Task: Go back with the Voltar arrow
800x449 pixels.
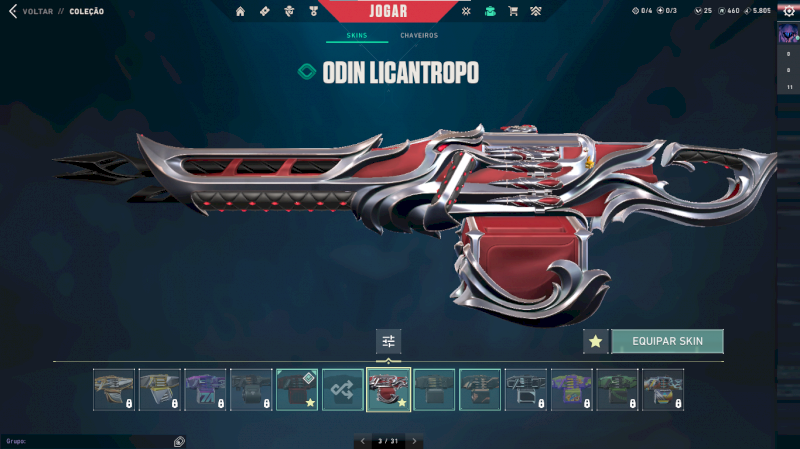Action: [12, 12]
